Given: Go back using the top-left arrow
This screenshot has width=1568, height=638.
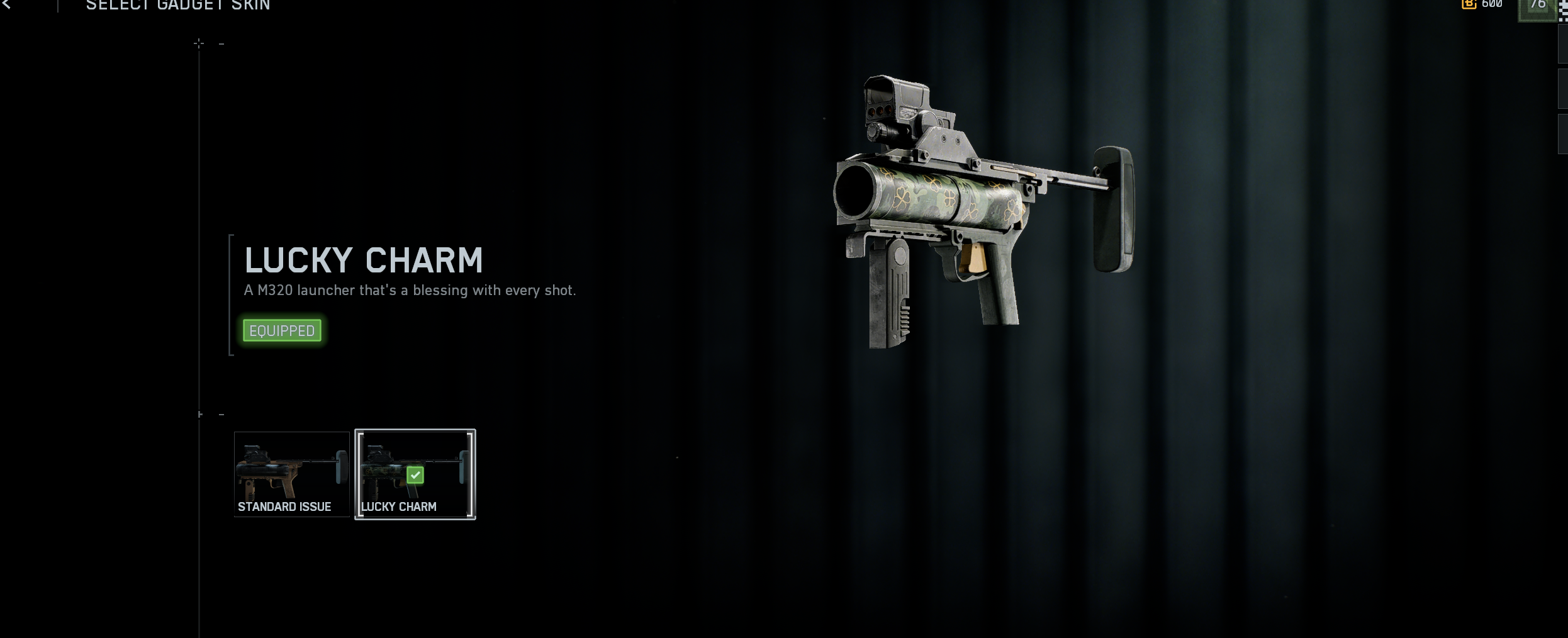Looking at the screenshot, I should 7,4.
